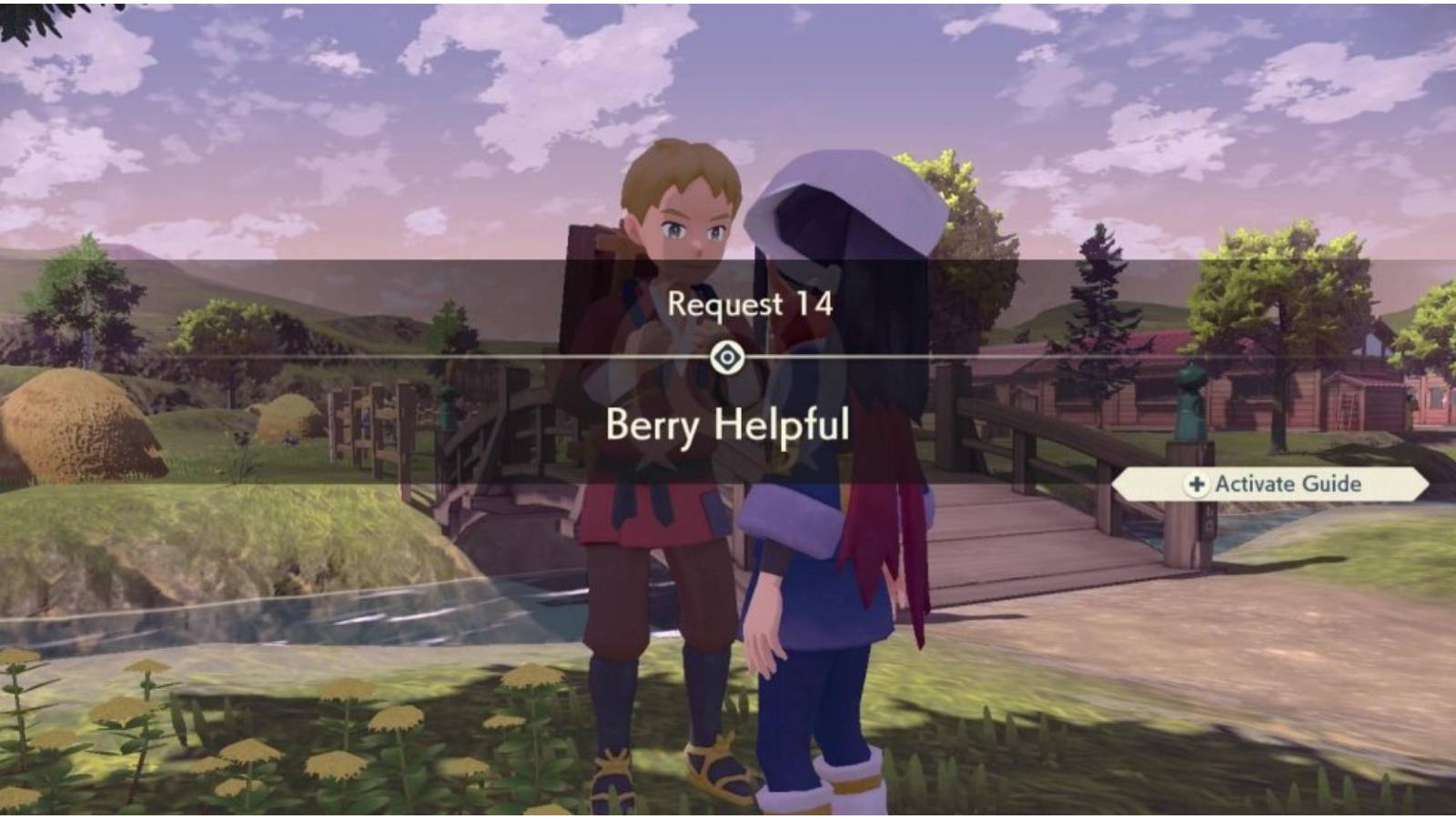
Task: Expand the Berry Helpful quest details
Action: 728,428
